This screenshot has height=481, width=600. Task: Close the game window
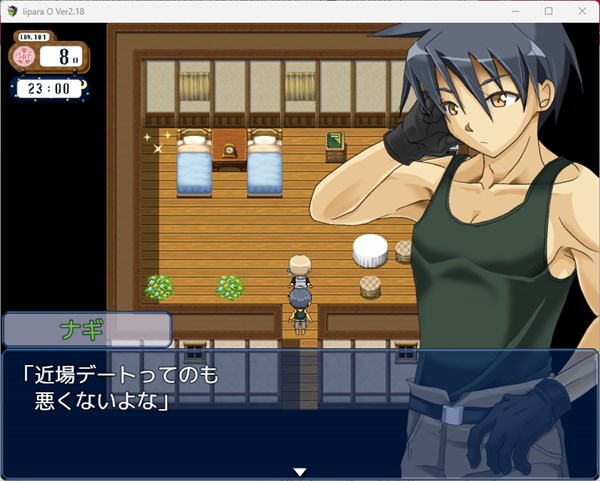[x=580, y=11]
